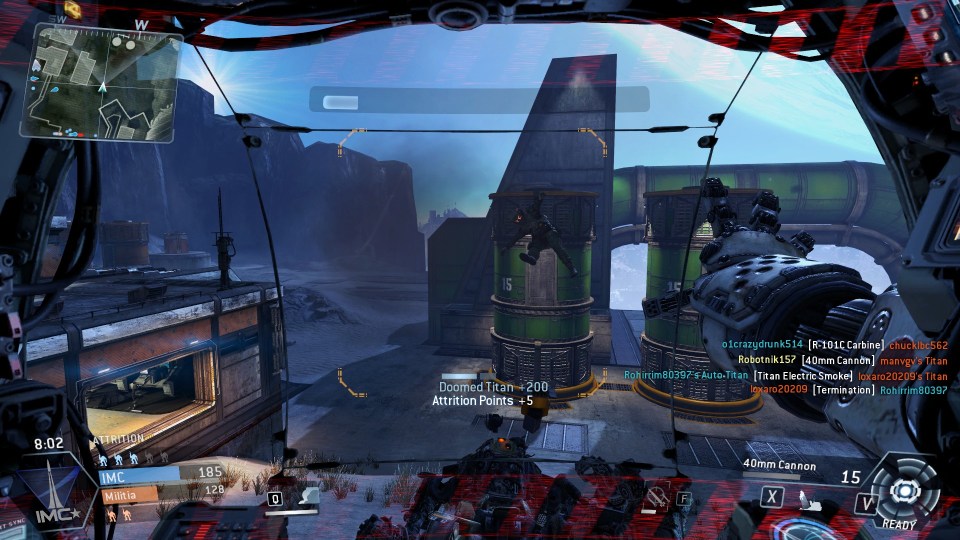Screen dimensions: 960x540
Task: Activate the ready titan core ability icon
Action: [904, 489]
